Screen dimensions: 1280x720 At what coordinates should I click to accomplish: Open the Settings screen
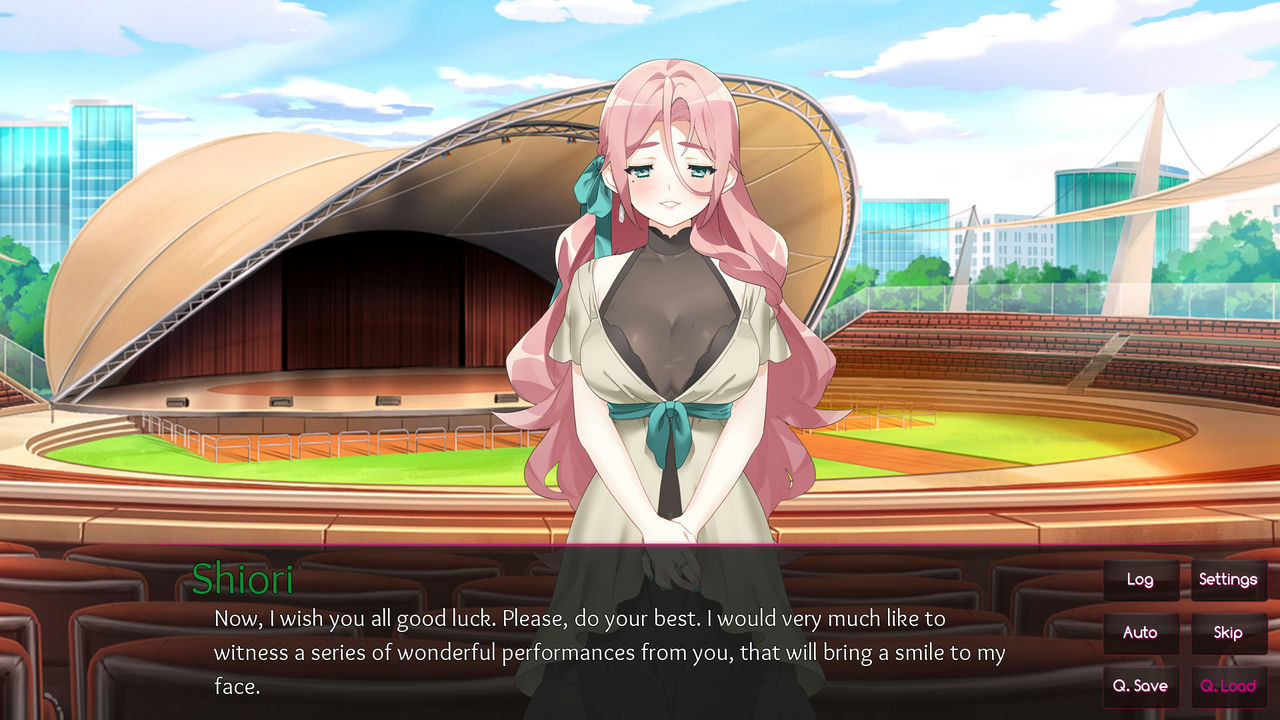(1228, 579)
